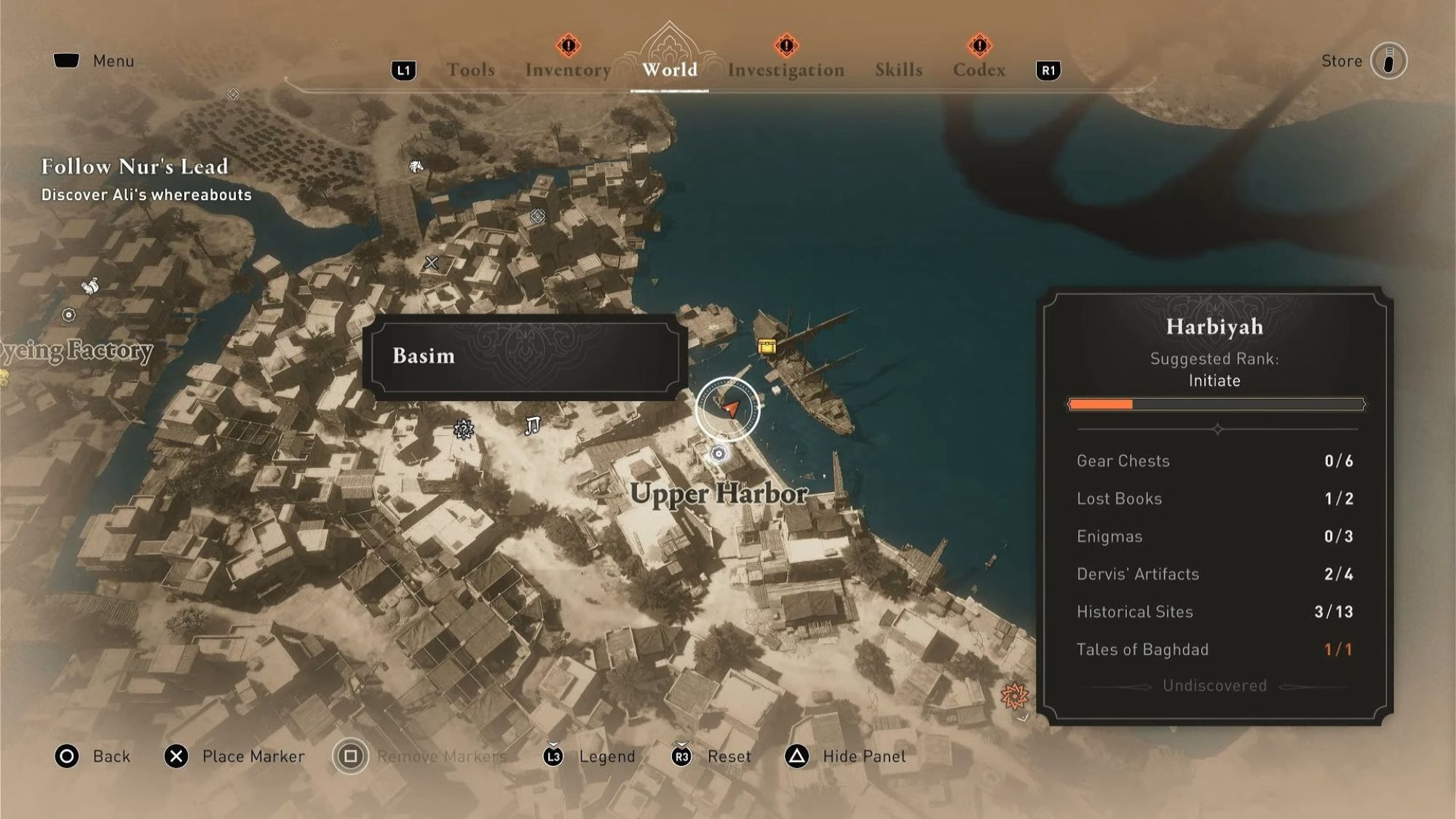Expand the Undiscovered section of the Harbiyah panel

coord(1214,685)
